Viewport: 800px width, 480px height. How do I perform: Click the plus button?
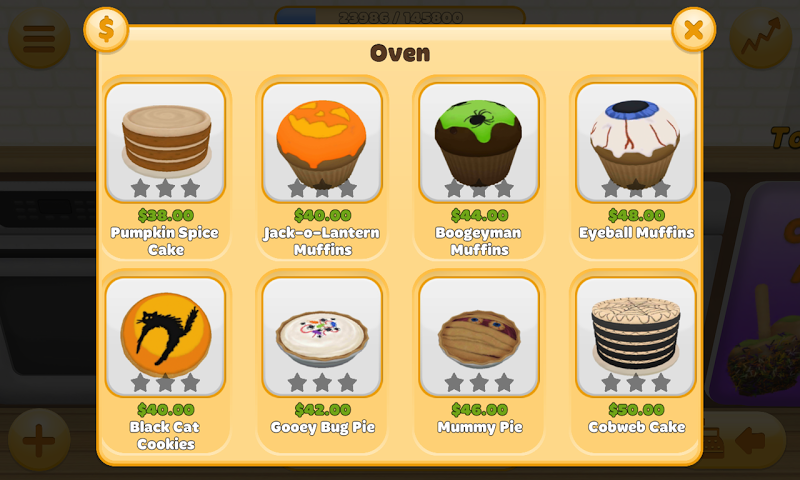(38, 440)
